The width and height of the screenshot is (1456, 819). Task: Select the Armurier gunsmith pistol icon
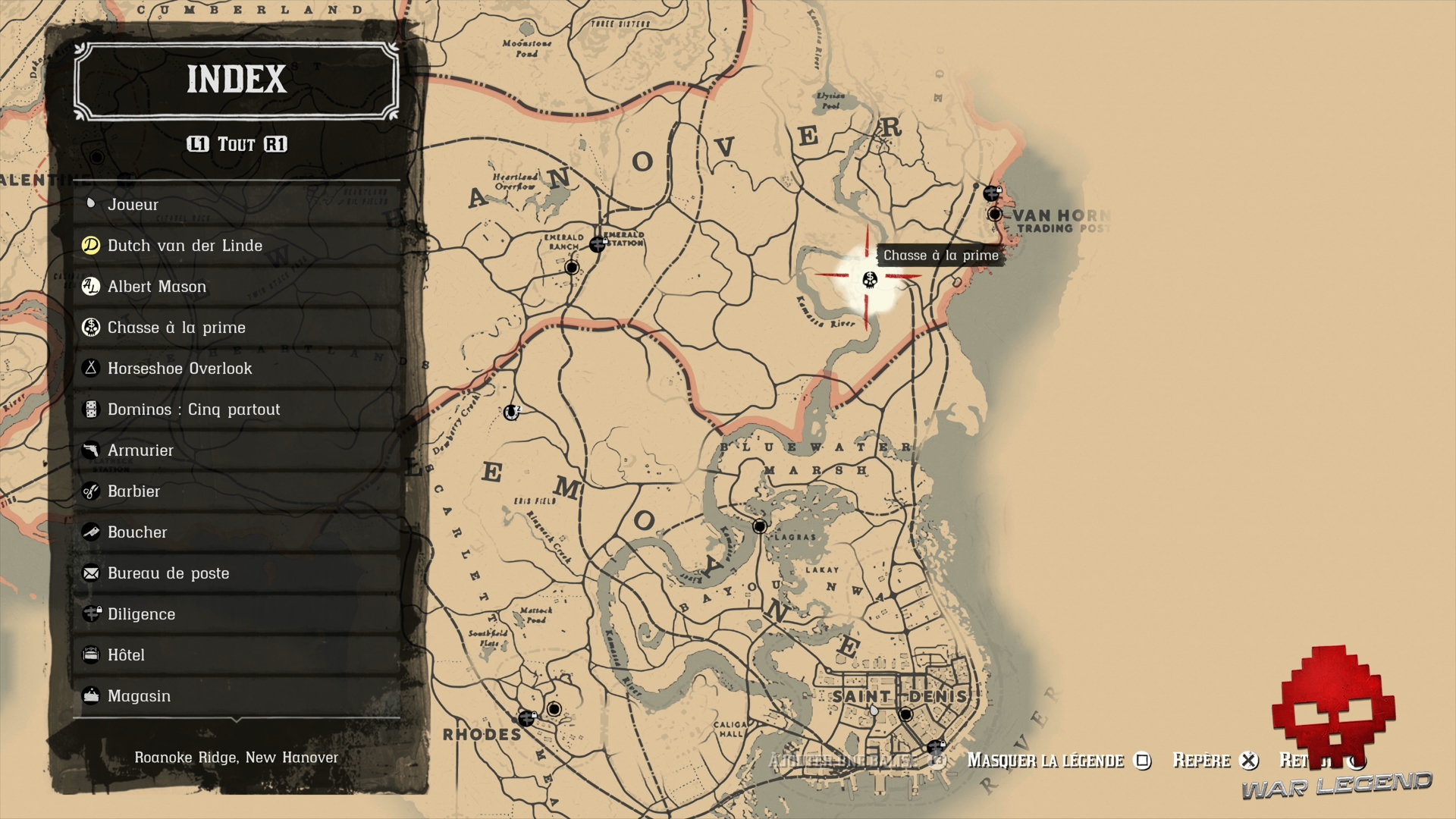pyautogui.click(x=91, y=450)
